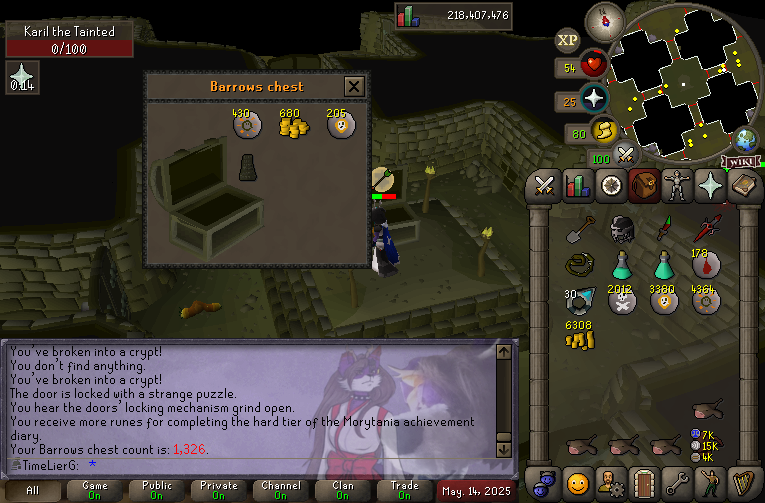Open the world map globe
Screen dimensions: 765x503
(746, 139)
